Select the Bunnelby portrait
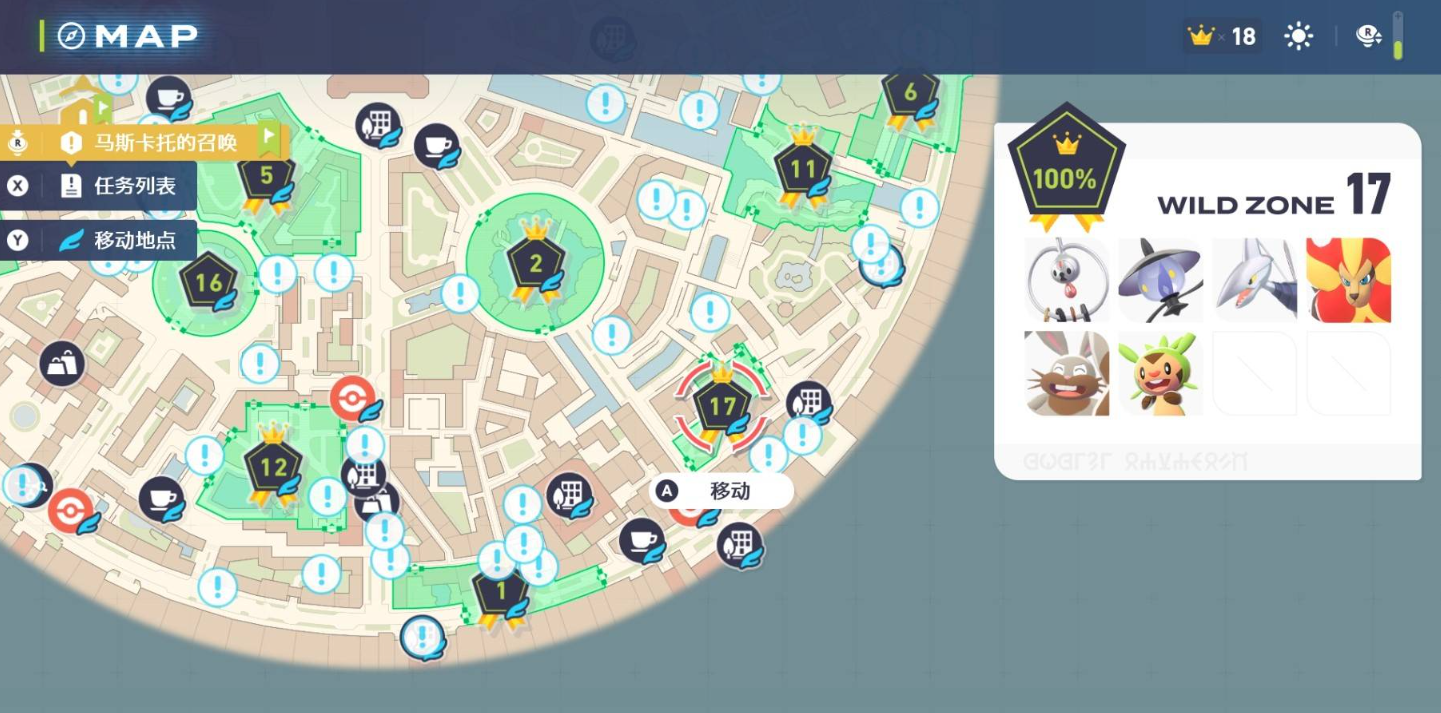This screenshot has height=713, width=1441. 1066,373
